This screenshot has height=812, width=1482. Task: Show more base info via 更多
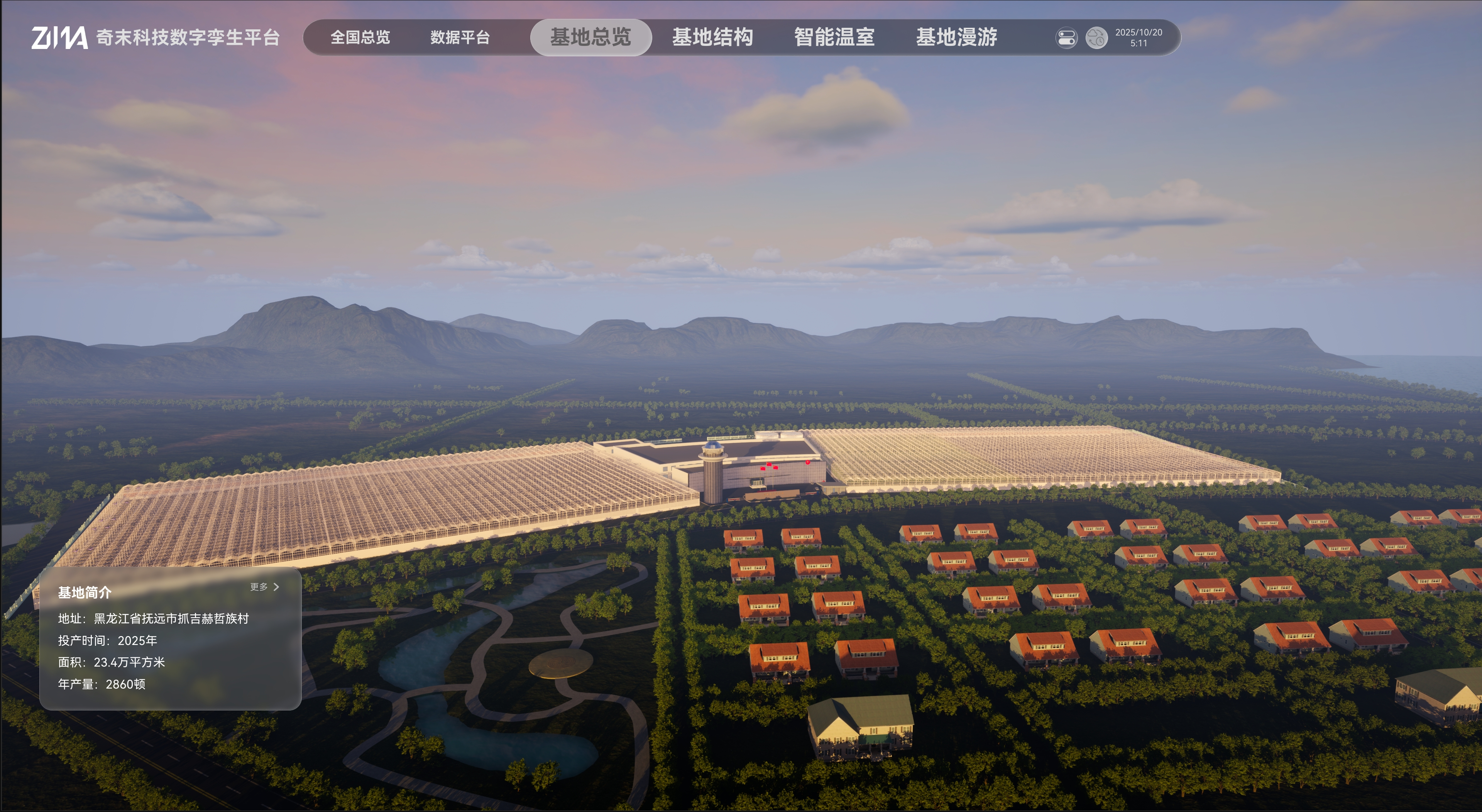264,587
